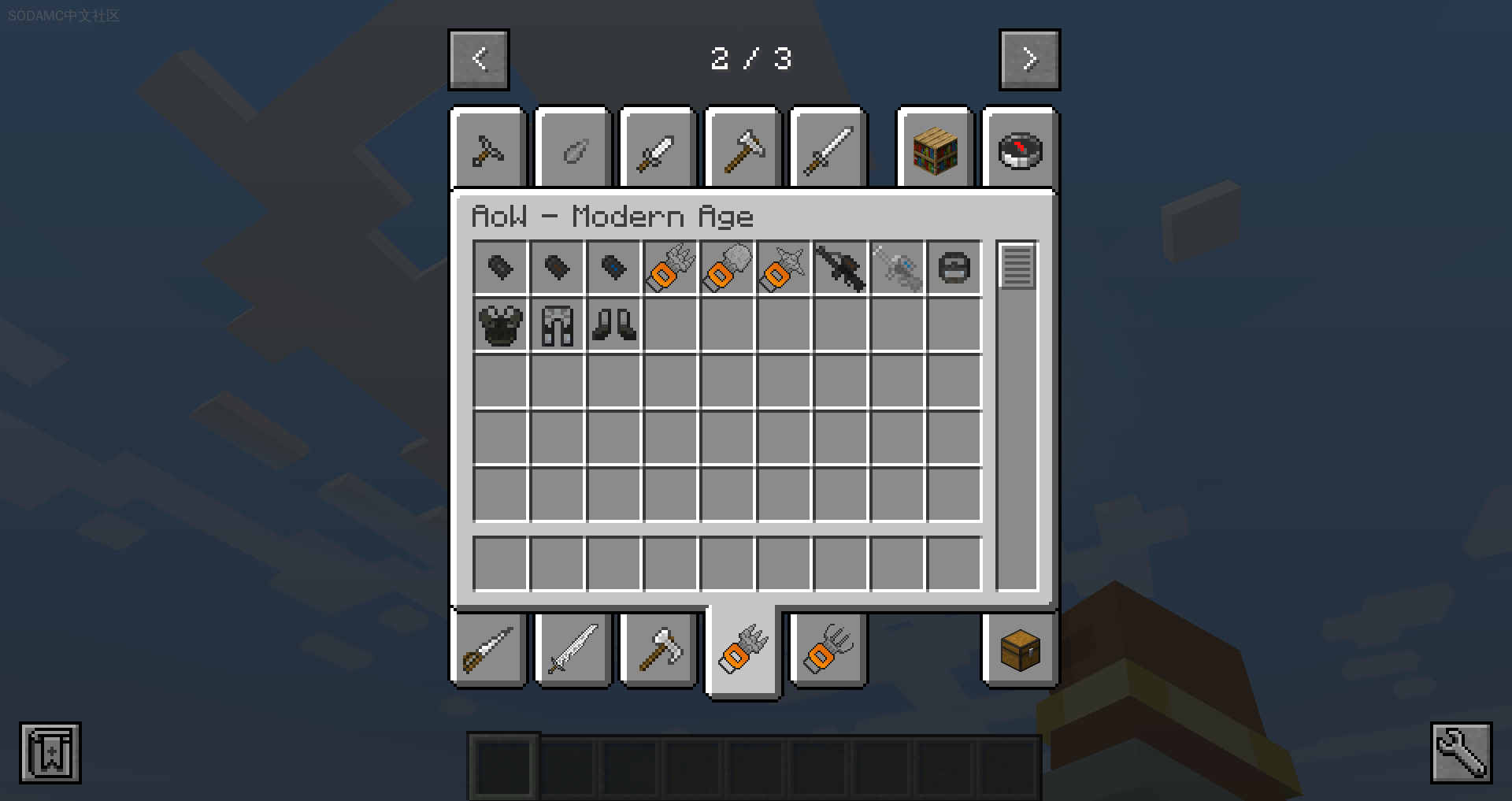
Task: Switch to the bookshelf tab
Action: point(935,150)
